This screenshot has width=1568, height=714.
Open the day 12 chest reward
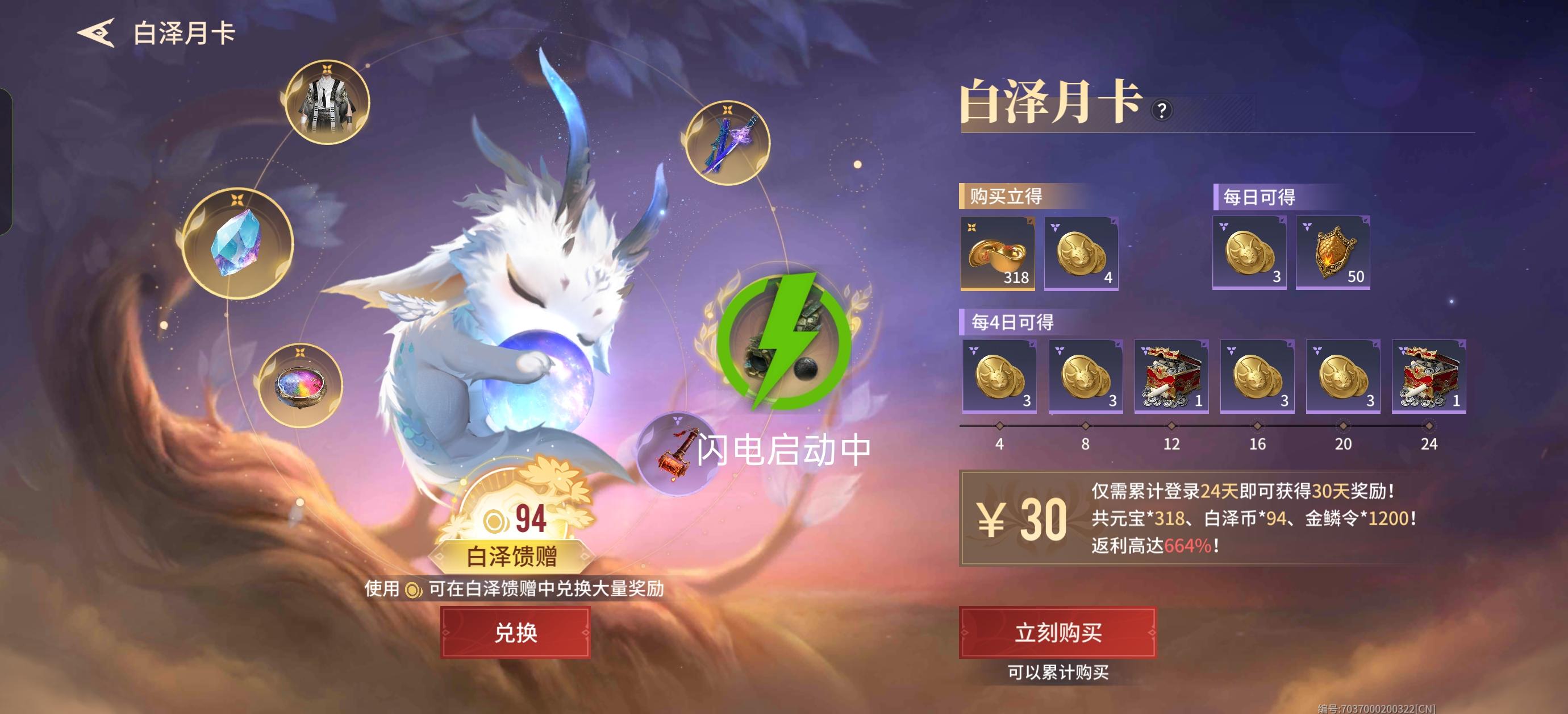click(1171, 376)
